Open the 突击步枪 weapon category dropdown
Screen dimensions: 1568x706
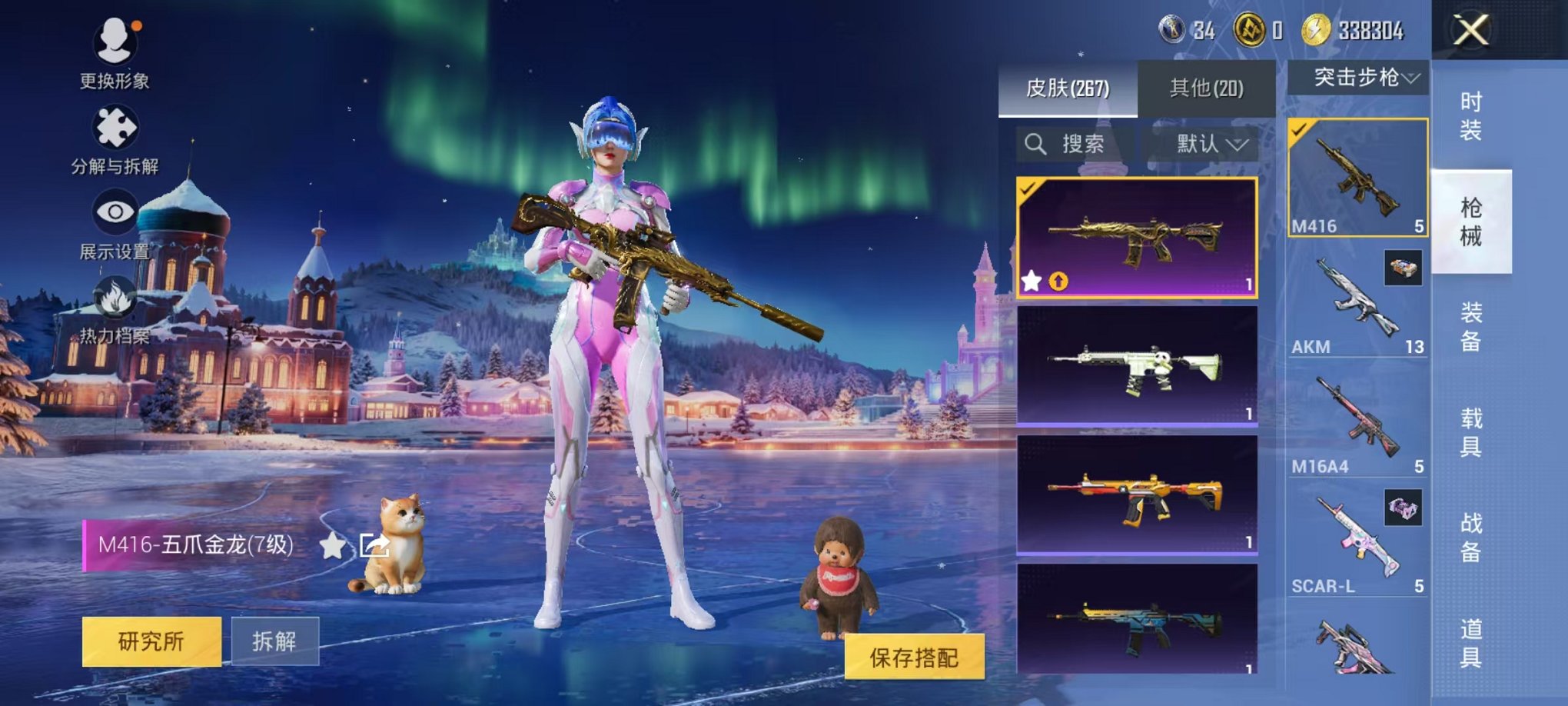pos(1357,77)
